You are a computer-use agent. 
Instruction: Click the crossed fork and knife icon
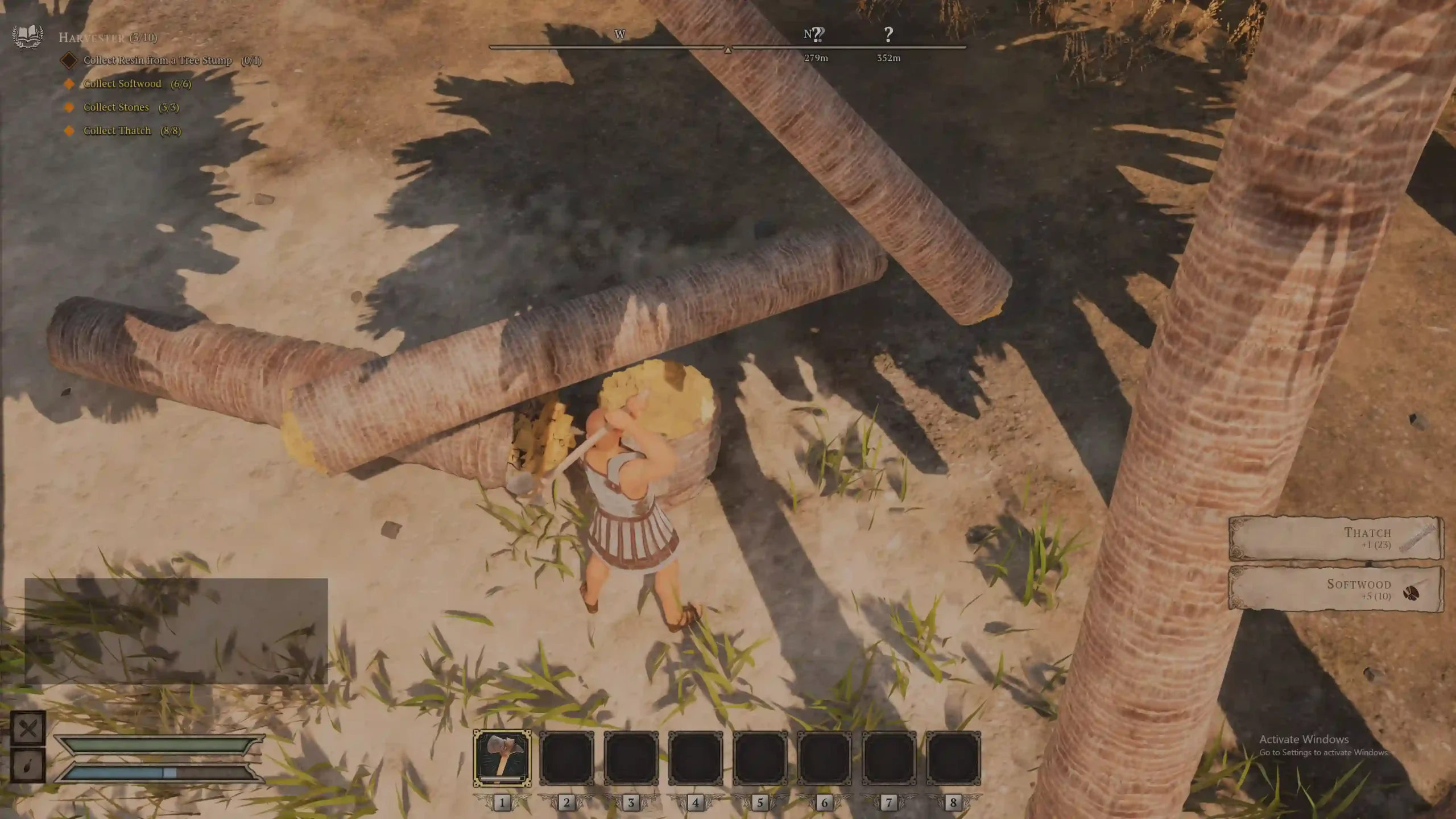28,729
